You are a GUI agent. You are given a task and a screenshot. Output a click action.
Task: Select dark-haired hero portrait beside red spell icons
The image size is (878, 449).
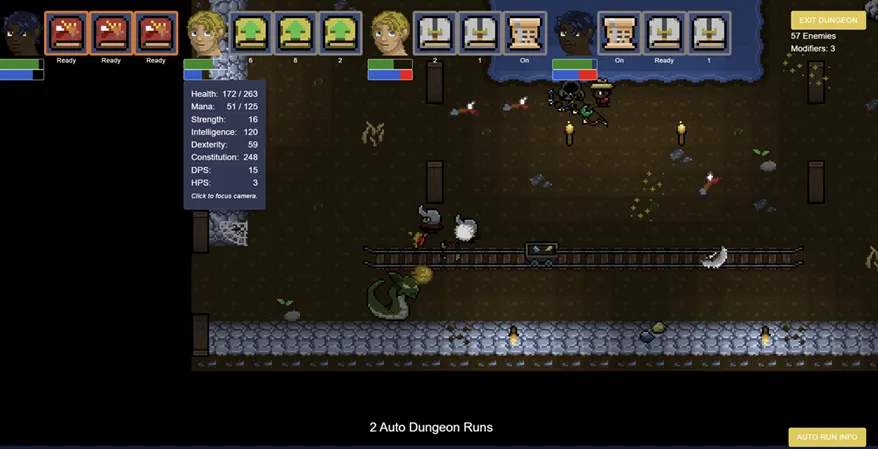coord(21,34)
